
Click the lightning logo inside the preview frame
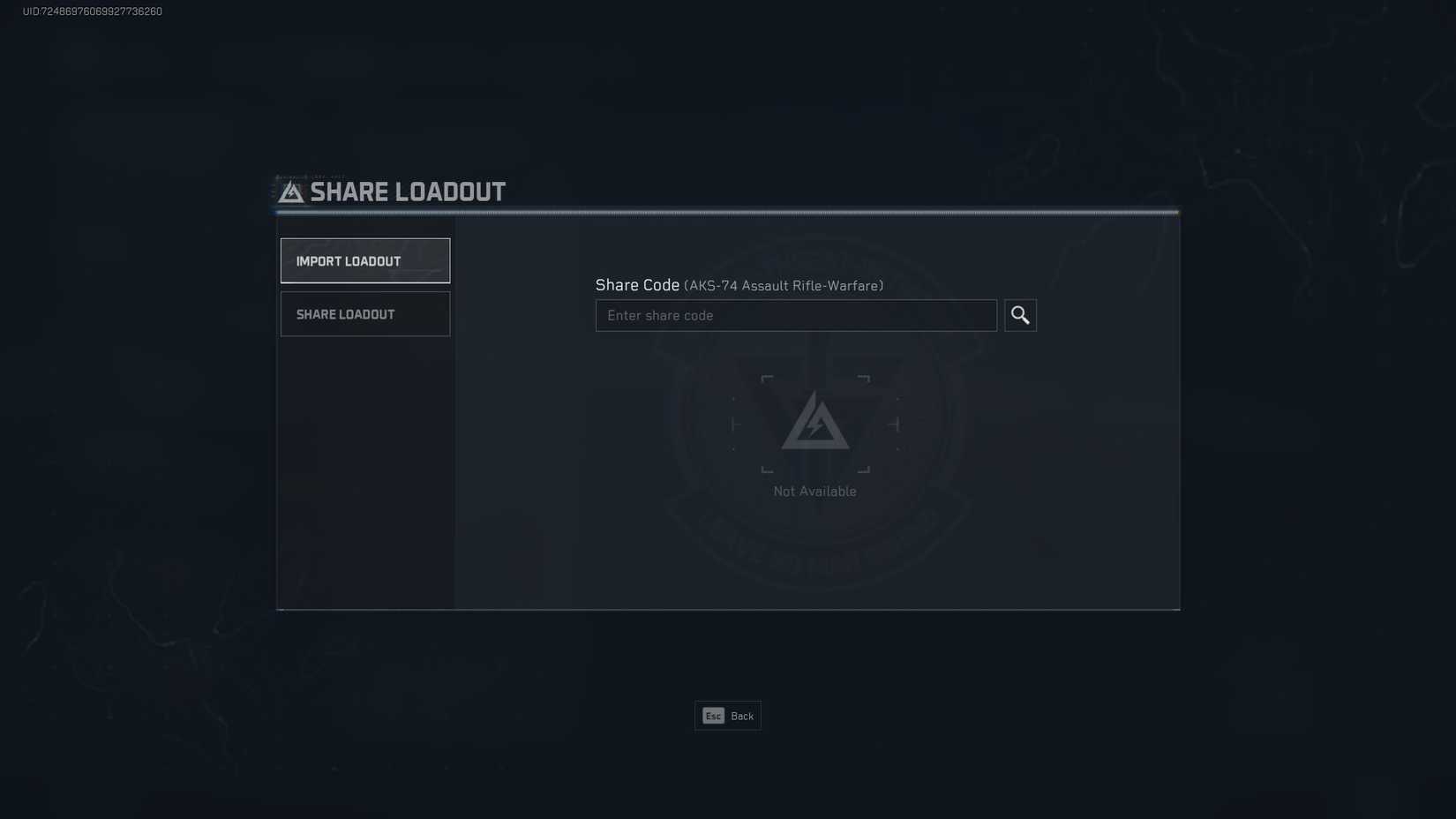tap(814, 425)
